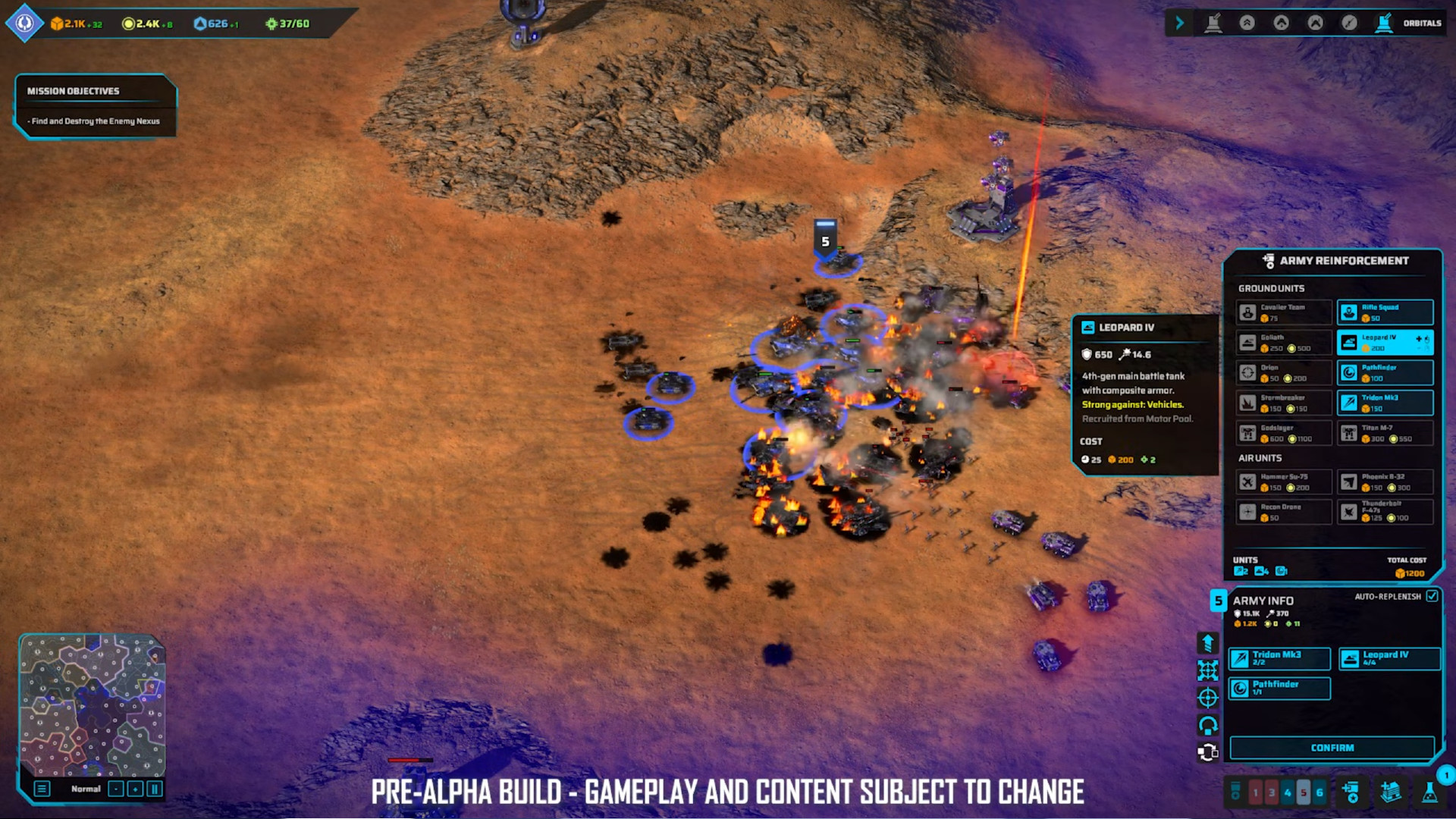This screenshot has width=1456, height=819.
Task: Expand army group number 6
Action: point(1319,793)
